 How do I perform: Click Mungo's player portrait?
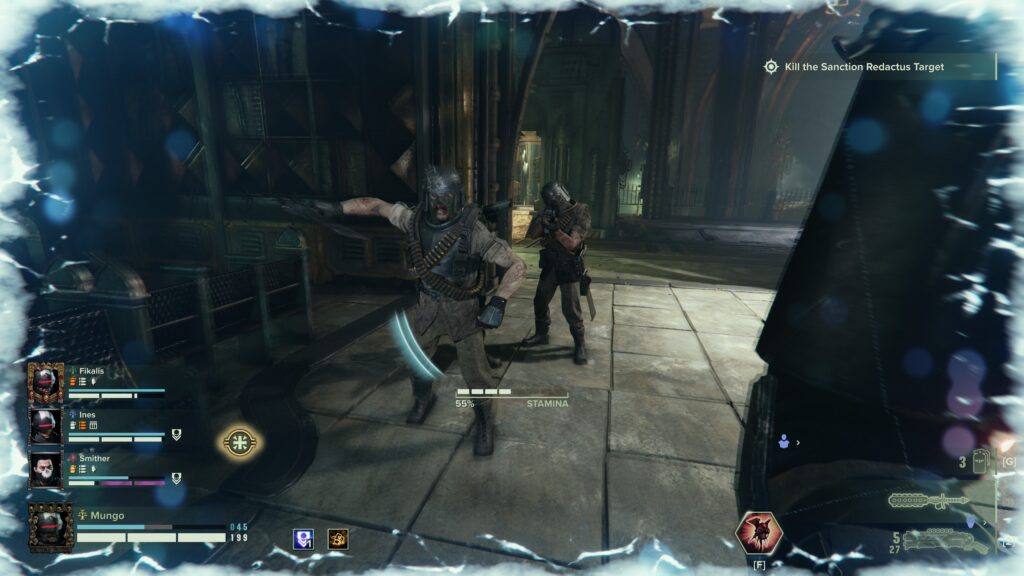pyautogui.click(x=51, y=526)
